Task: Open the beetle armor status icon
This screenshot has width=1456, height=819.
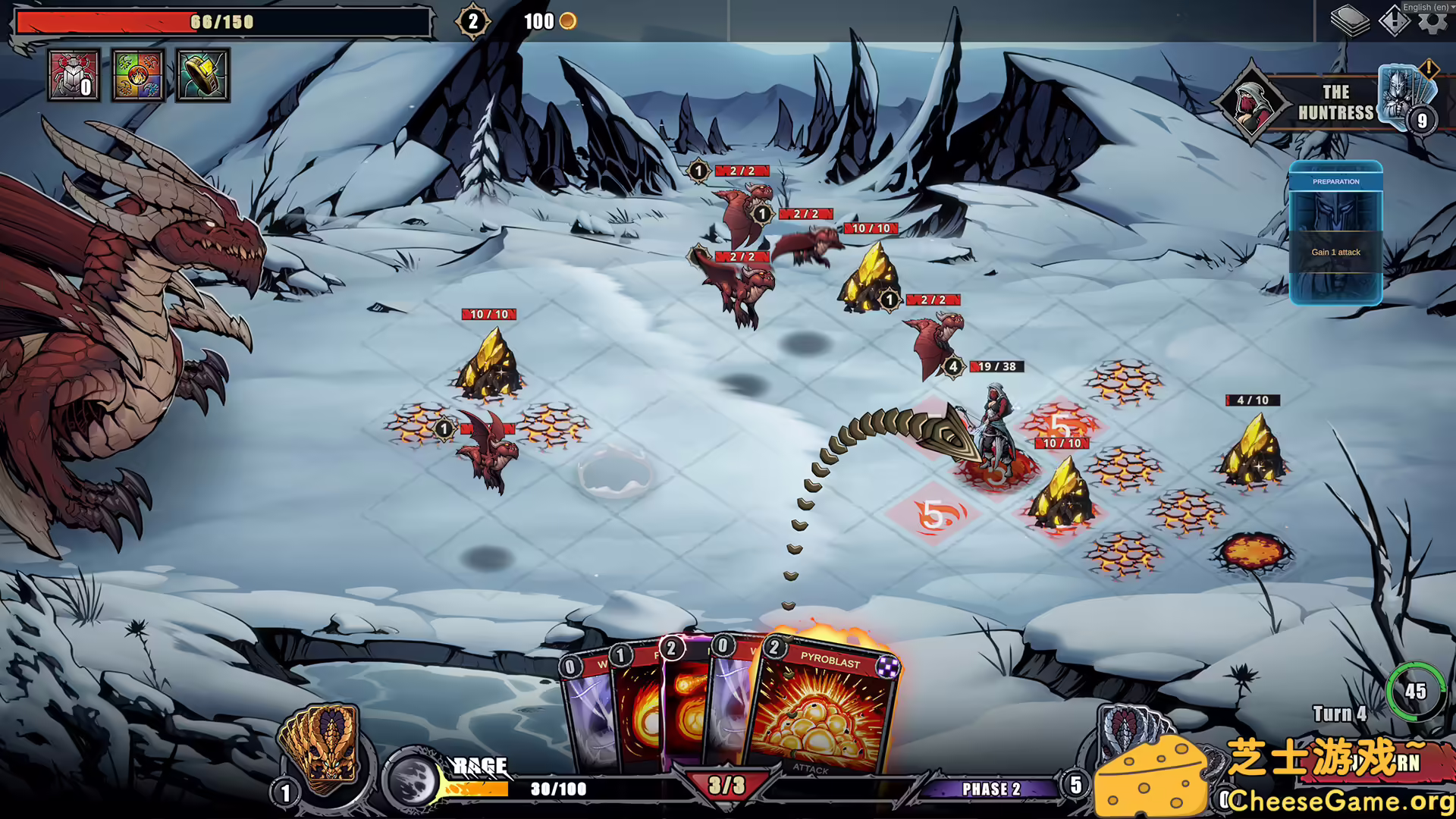Action: [74, 75]
